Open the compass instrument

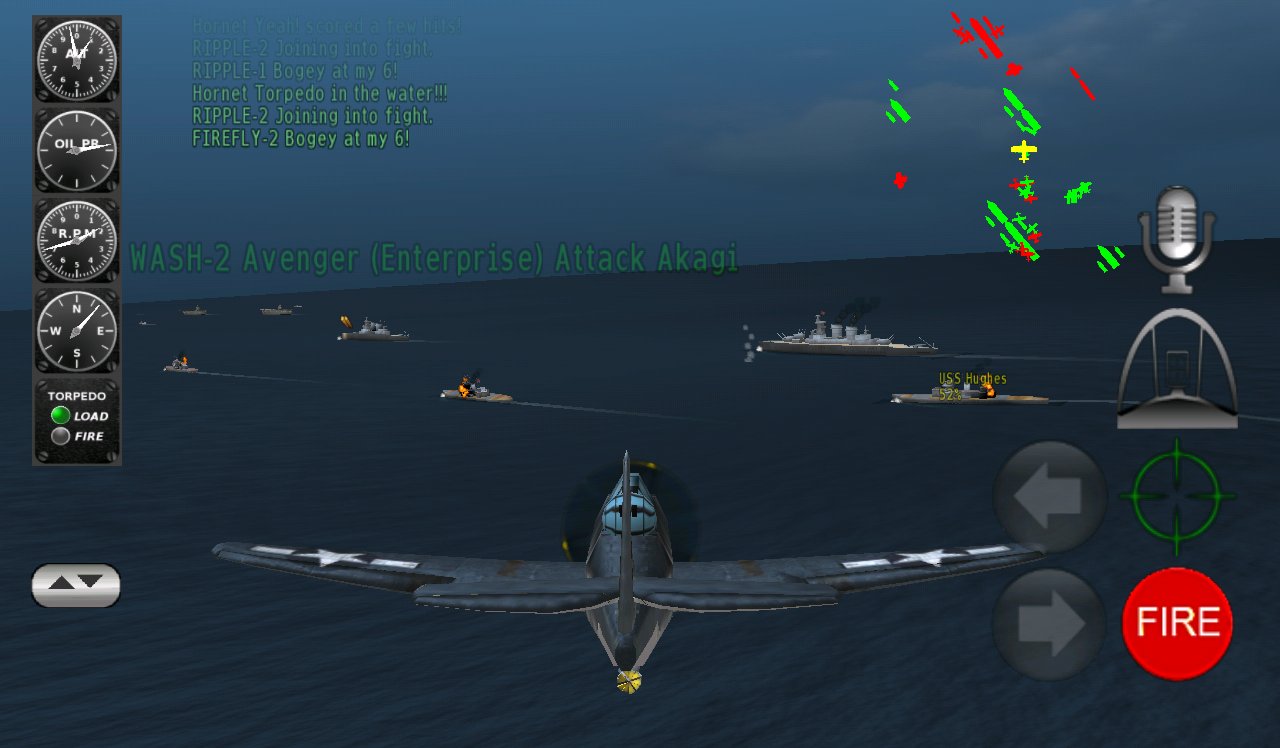click(75, 330)
